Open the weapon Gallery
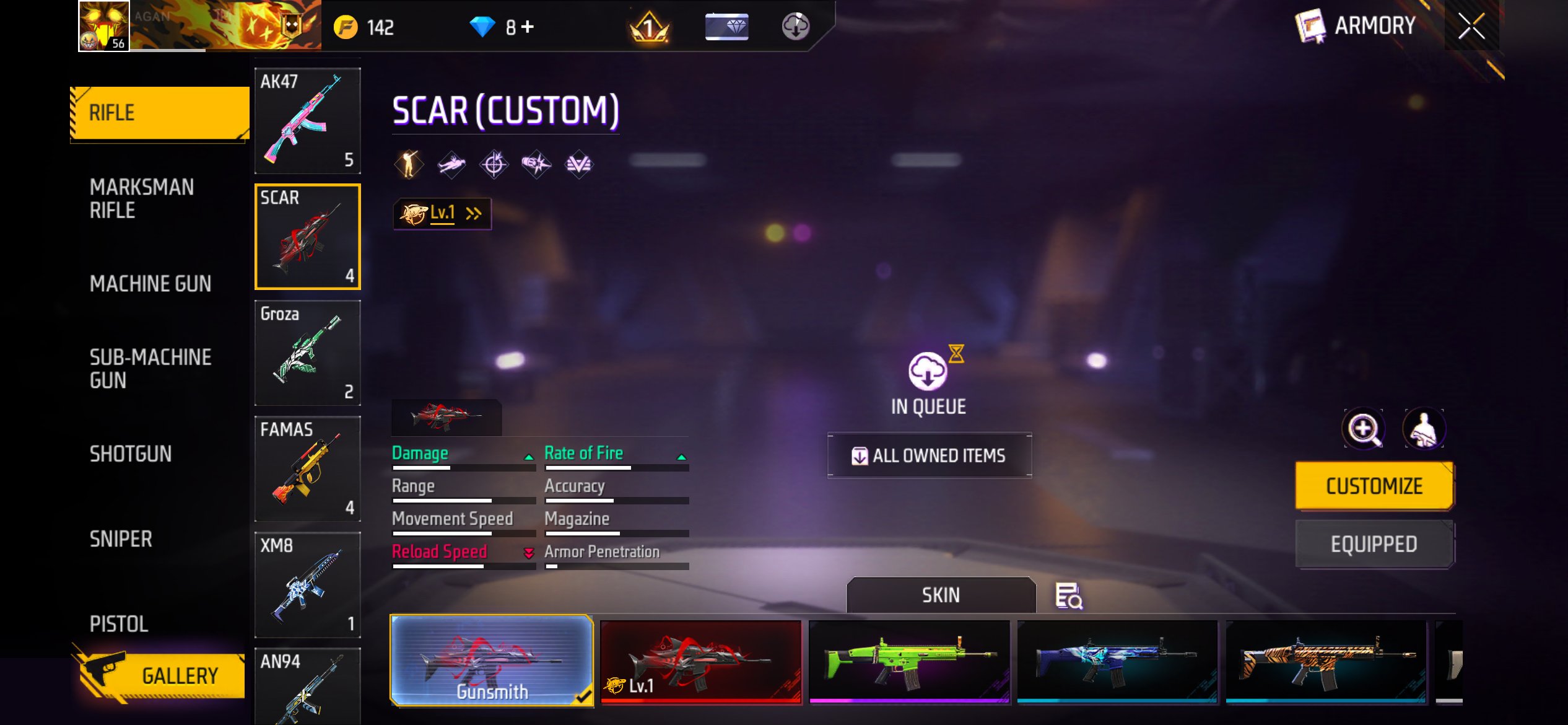The width and height of the screenshot is (1568, 725). coord(161,675)
